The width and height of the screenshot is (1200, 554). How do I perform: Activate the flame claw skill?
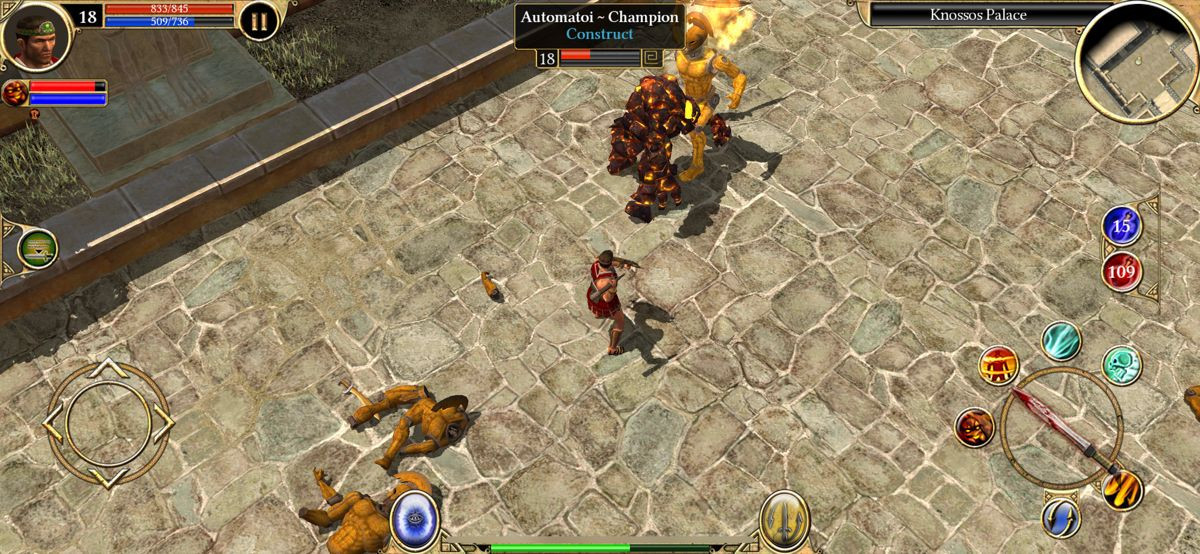click(1122, 489)
